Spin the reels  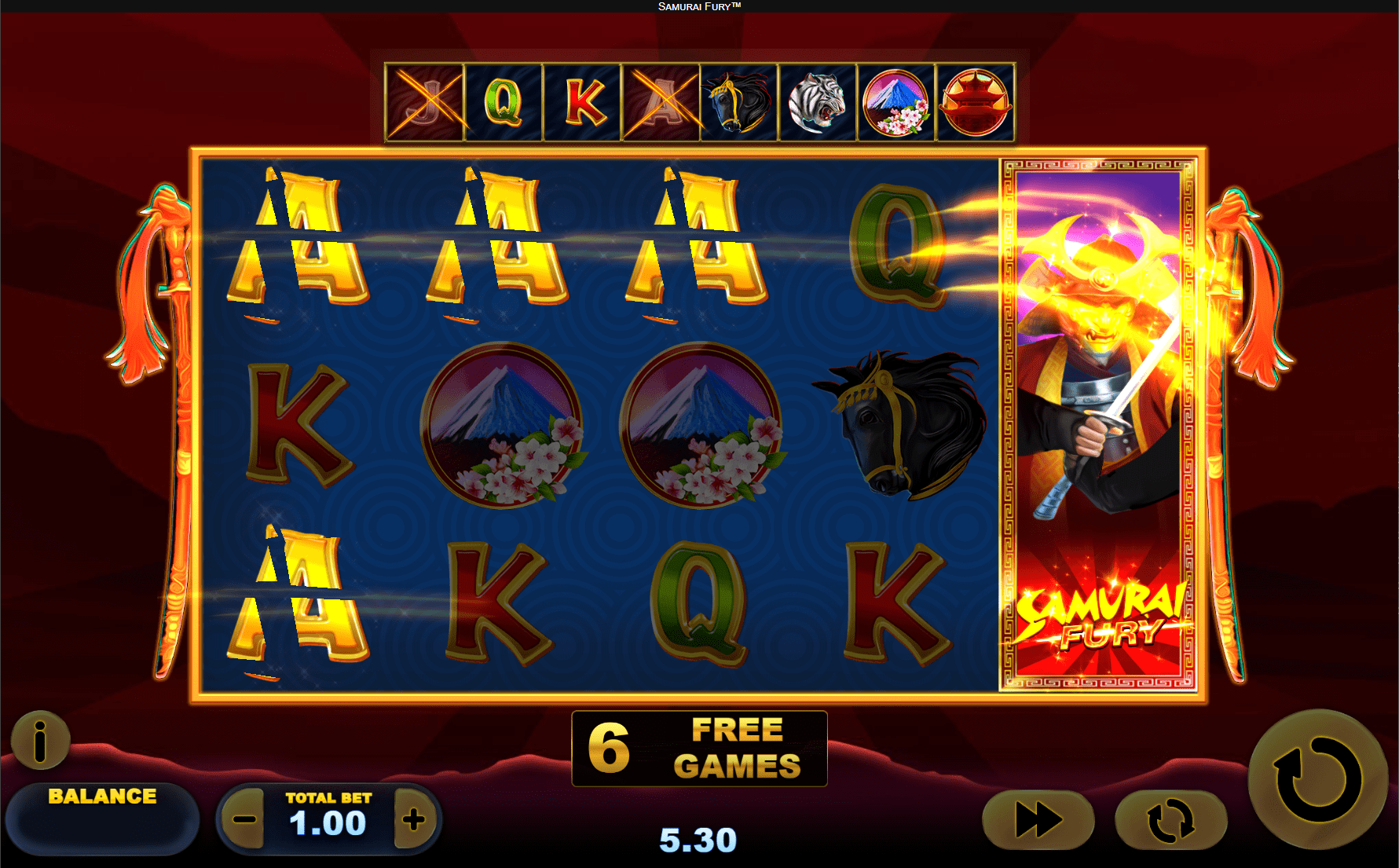point(1317,779)
